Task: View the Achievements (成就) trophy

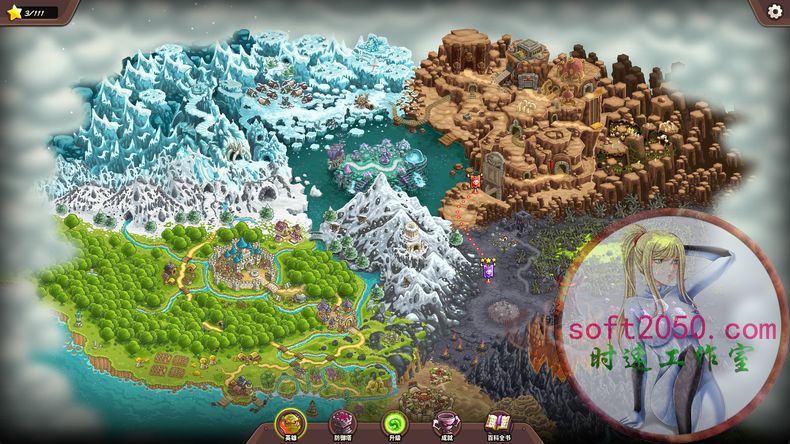Action: (x=445, y=424)
